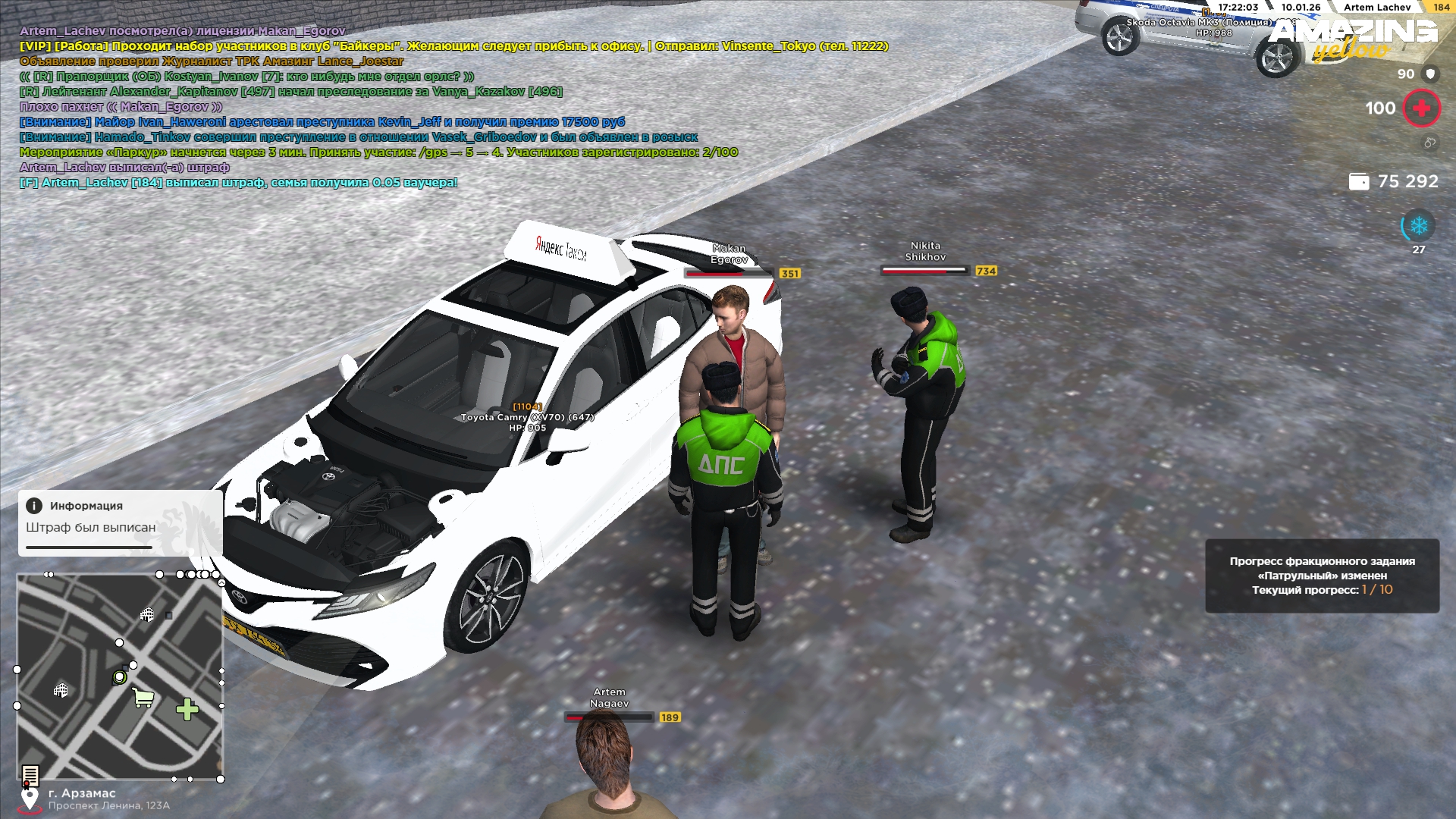Select the green cross hospital marker on minimap
Screen dimensions: 1456x819
[x=187, y=709]
